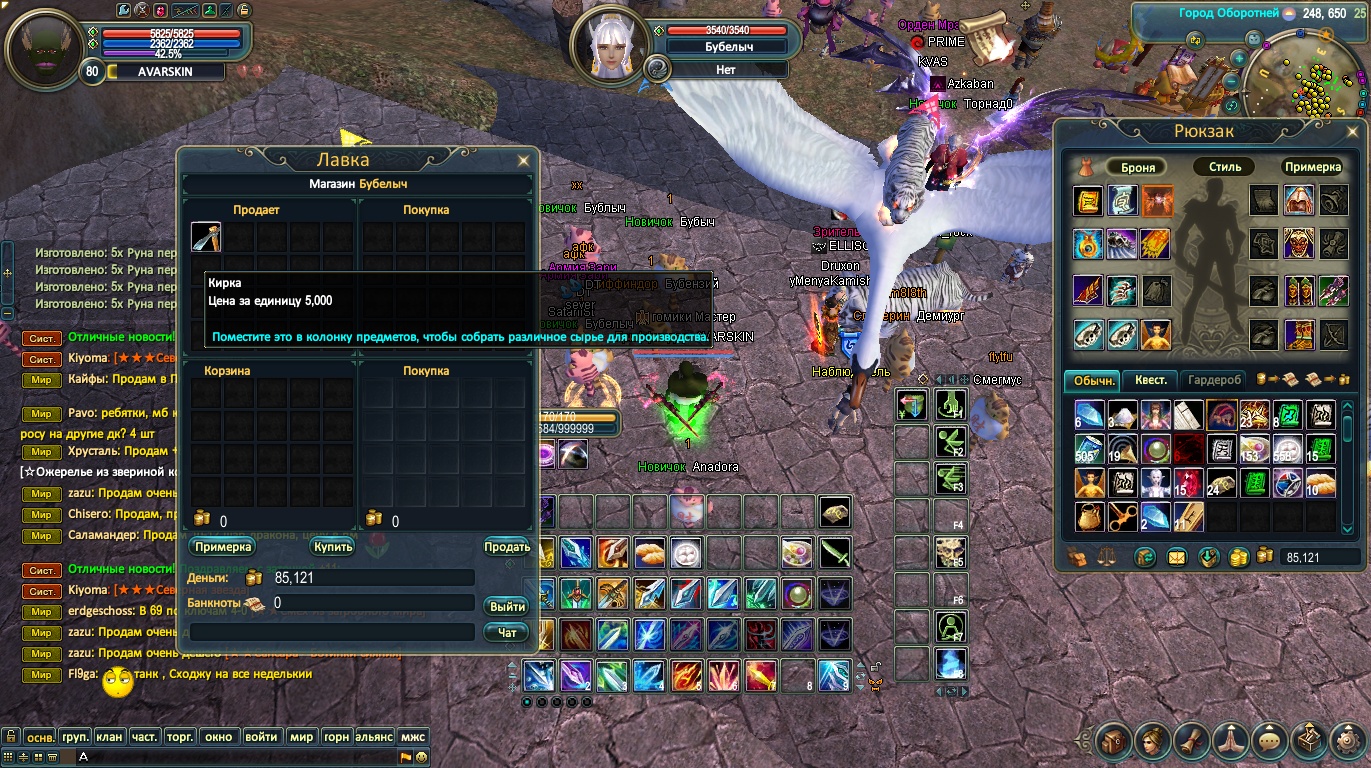The width and height of the screenshot is (1371, 768).
Task: Select the торг. chat channel tab
Action: [x=180, y=737]
